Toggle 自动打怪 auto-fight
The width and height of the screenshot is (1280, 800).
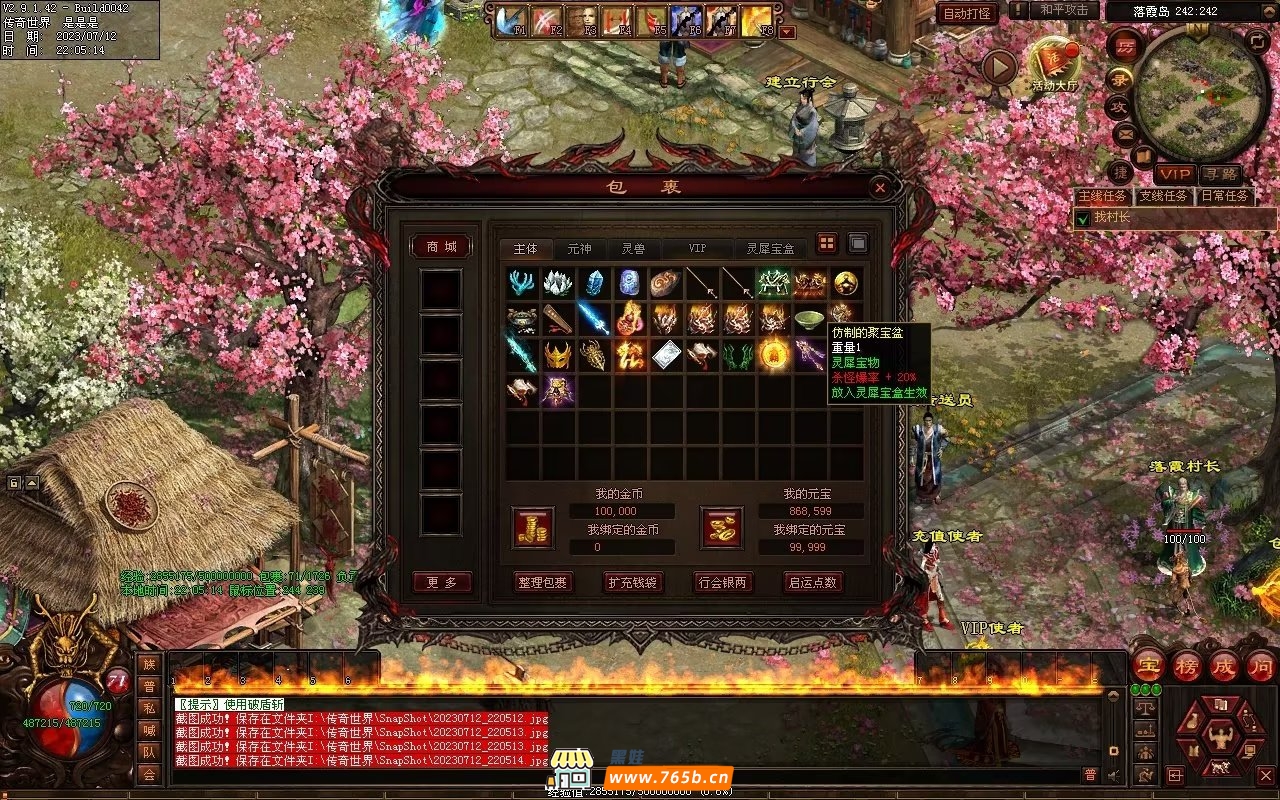coord(967,13)
